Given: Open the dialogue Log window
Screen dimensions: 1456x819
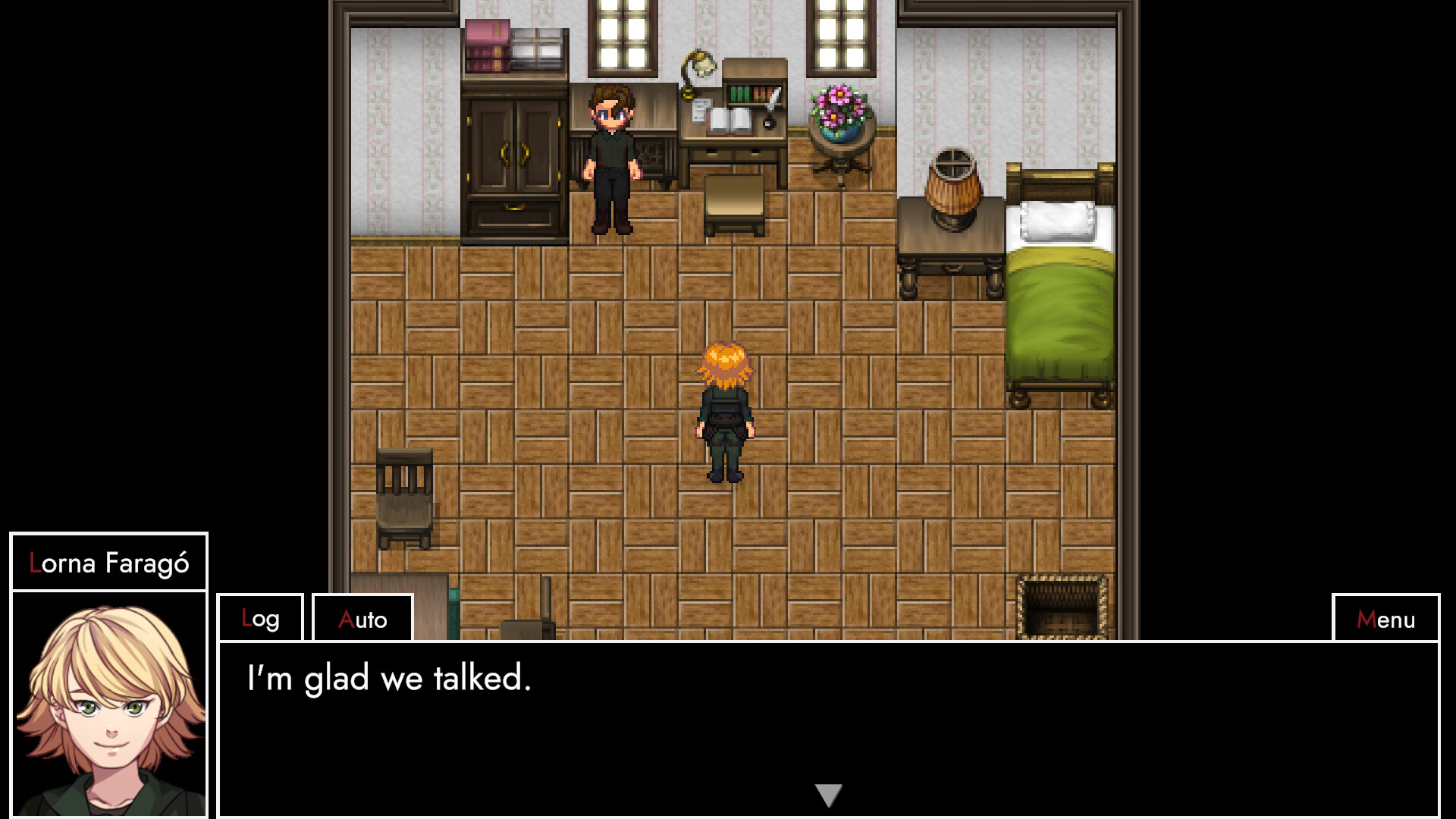Looking at the screenshot, I should pyautogui.click(x=260, y=619).
